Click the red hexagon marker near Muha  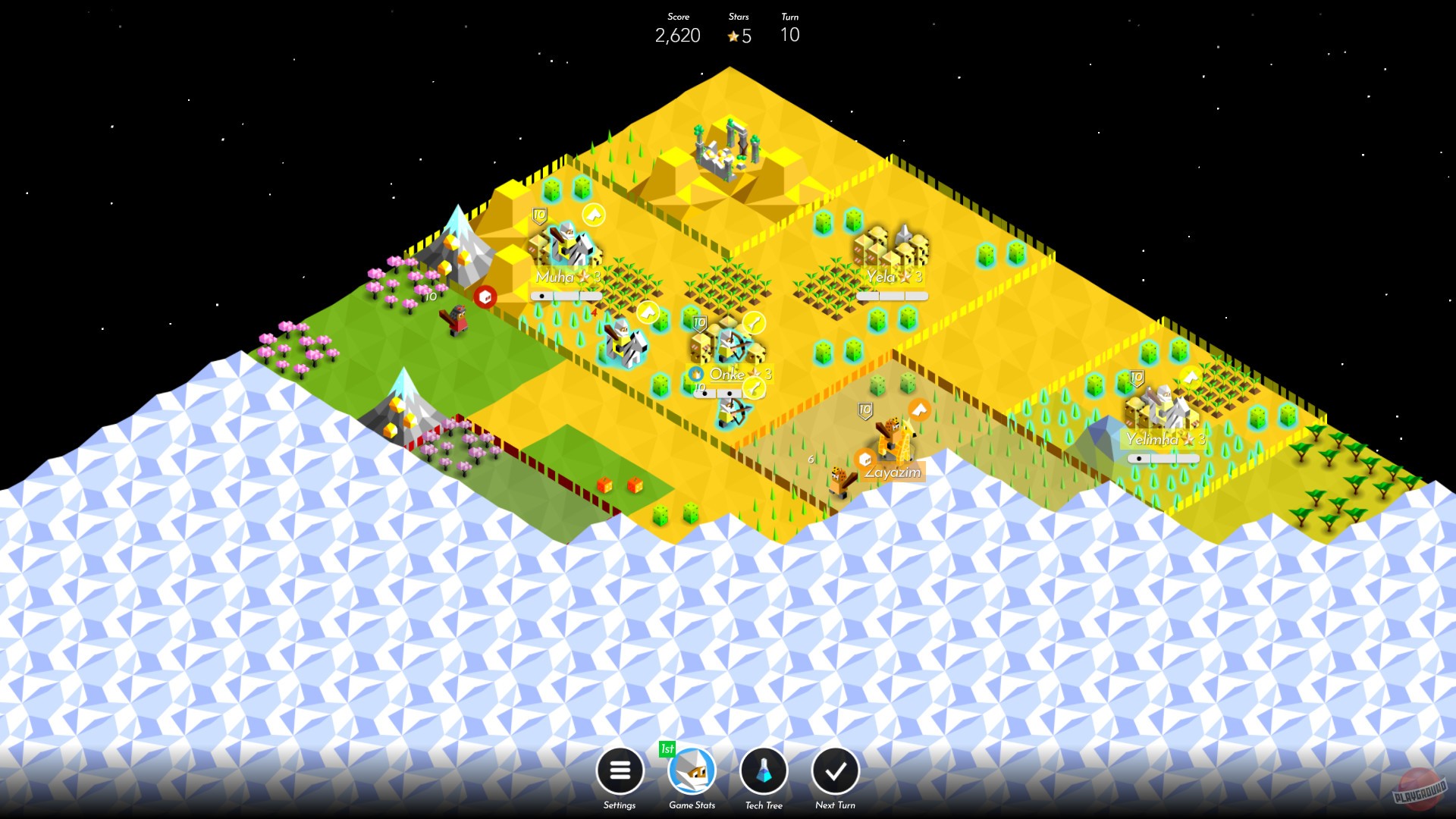point(486,297)
